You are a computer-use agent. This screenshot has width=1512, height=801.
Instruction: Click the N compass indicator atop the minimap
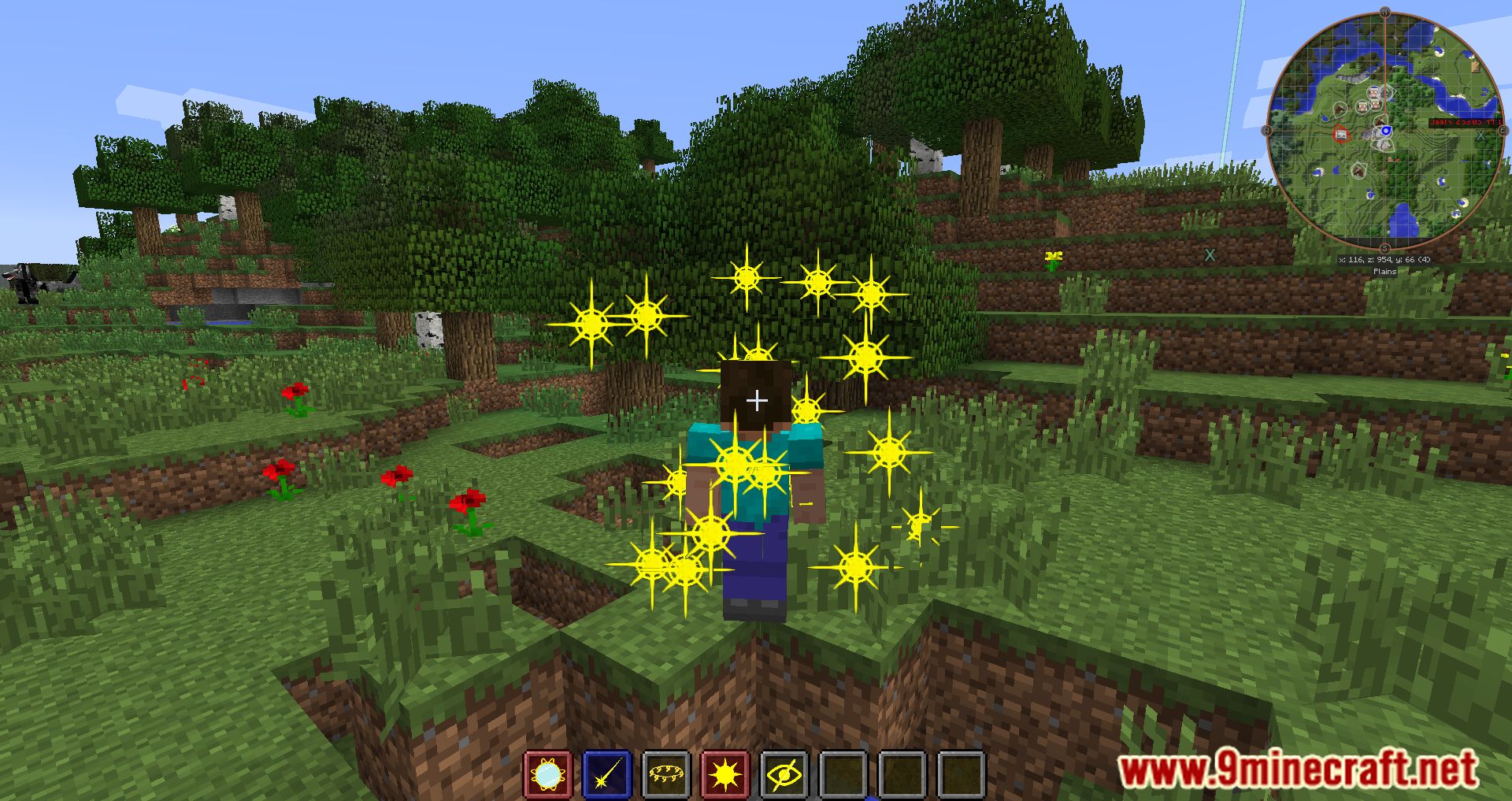tap(1384, 12)
